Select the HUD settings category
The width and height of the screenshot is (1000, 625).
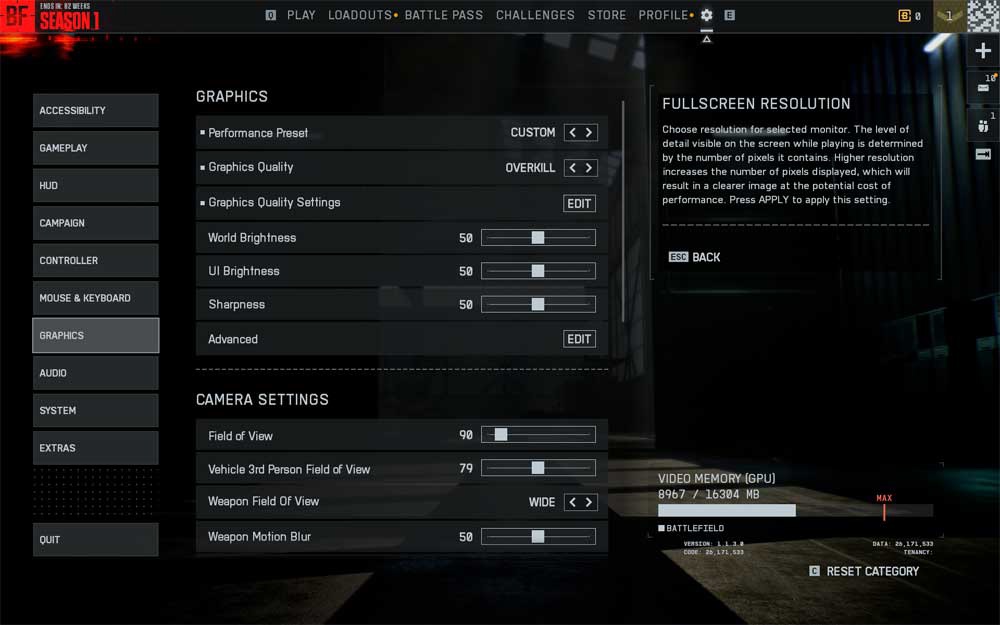click(x=95, y=186)
